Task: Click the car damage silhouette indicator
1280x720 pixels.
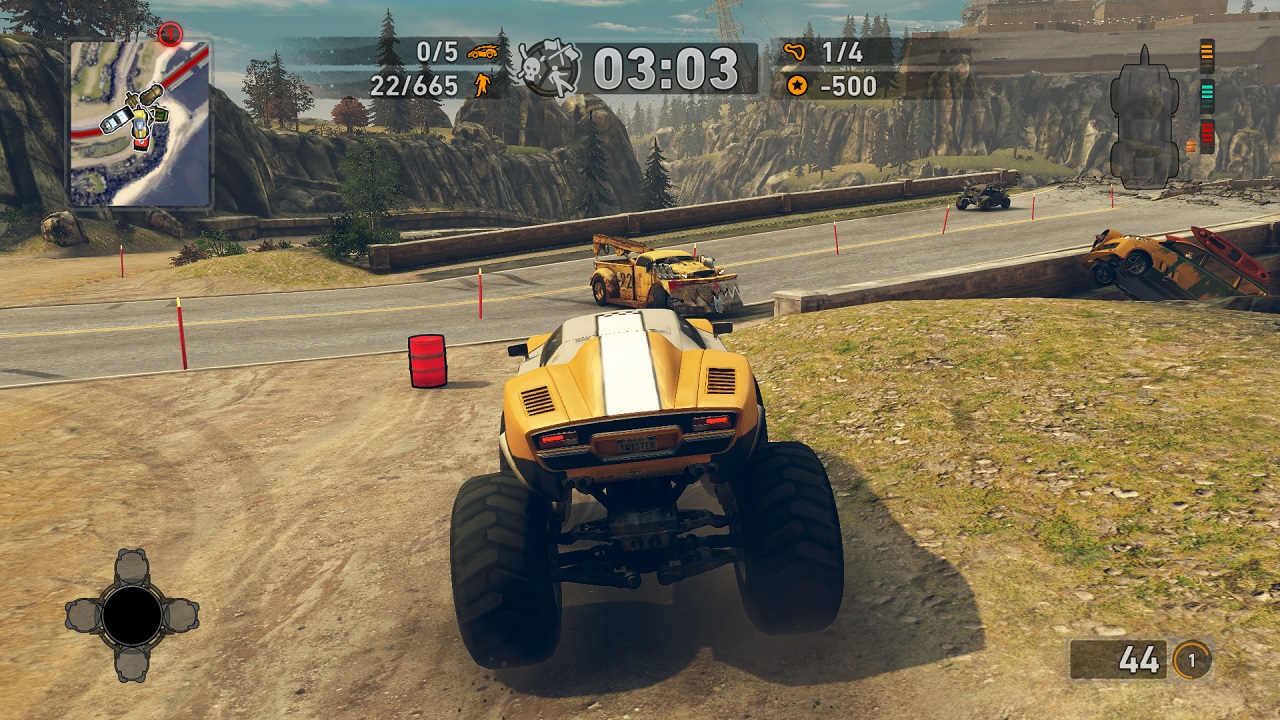Action: [x=1144, y=116]
